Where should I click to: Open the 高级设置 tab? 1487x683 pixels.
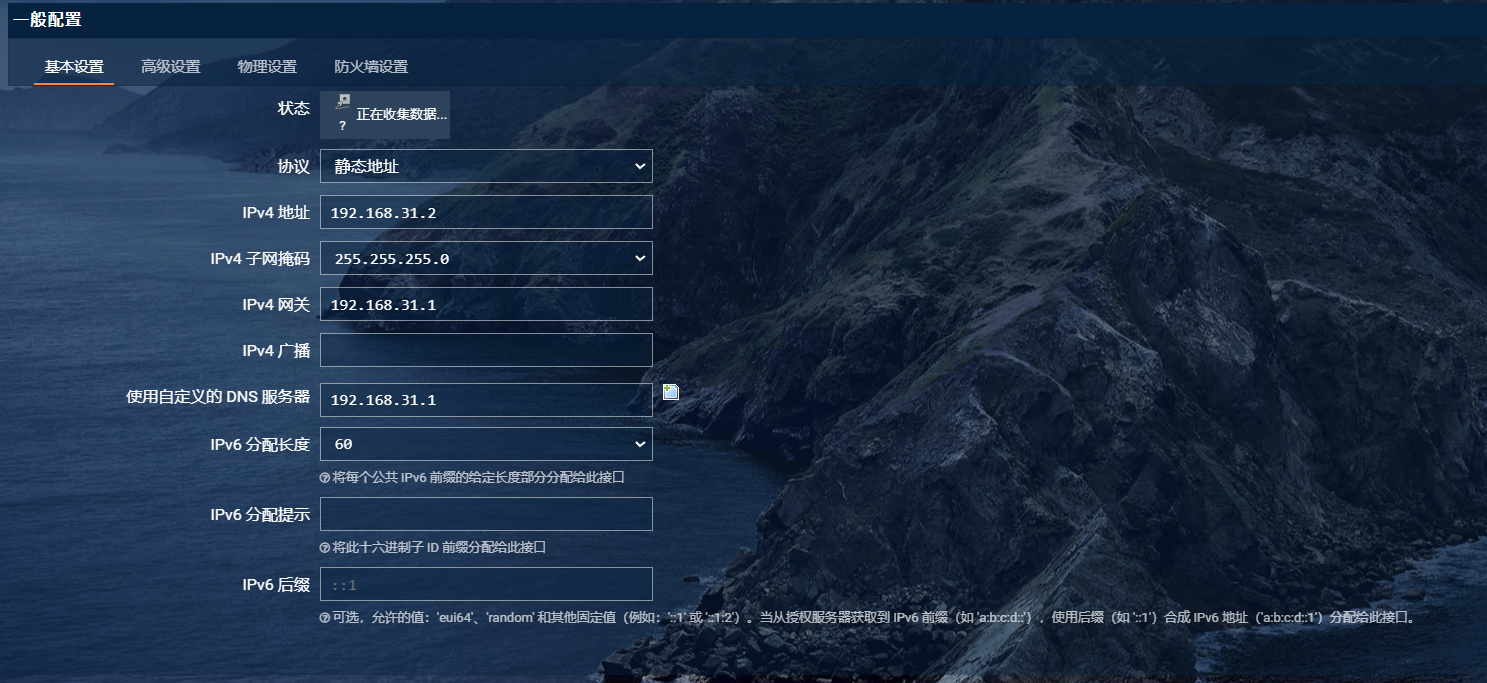171,67
